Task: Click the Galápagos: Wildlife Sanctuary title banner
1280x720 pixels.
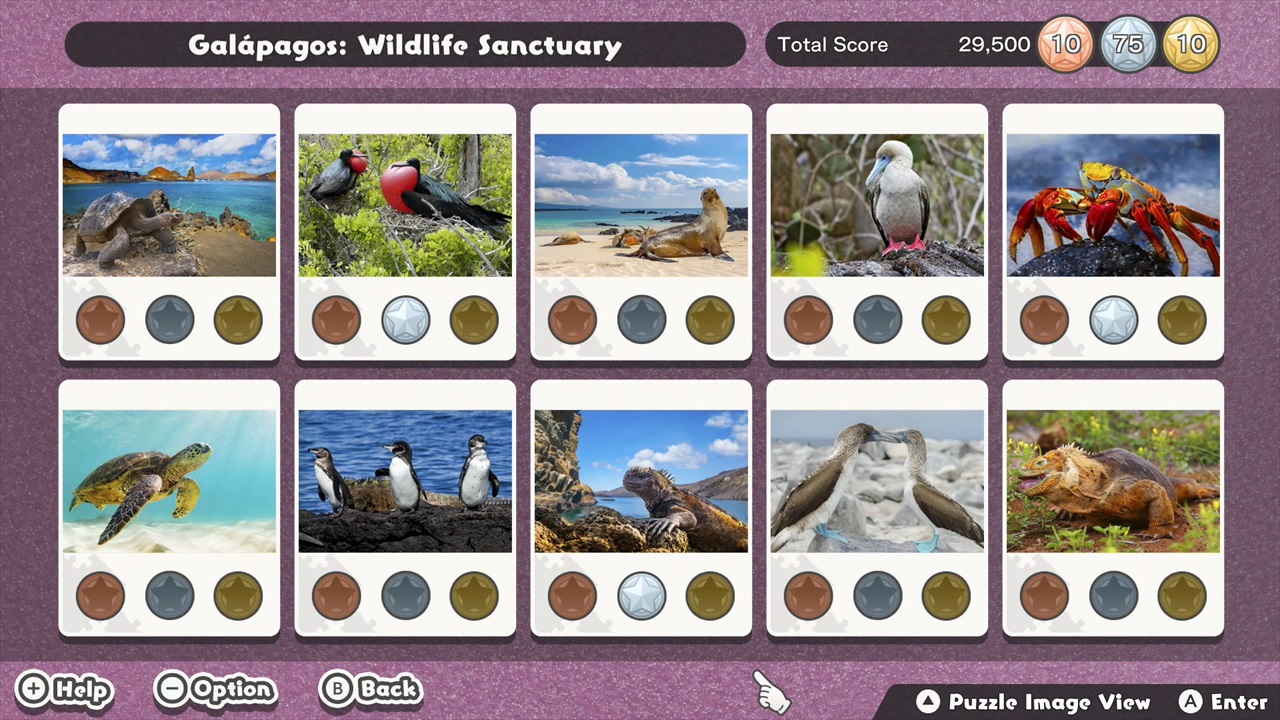Action: [405, 44]
